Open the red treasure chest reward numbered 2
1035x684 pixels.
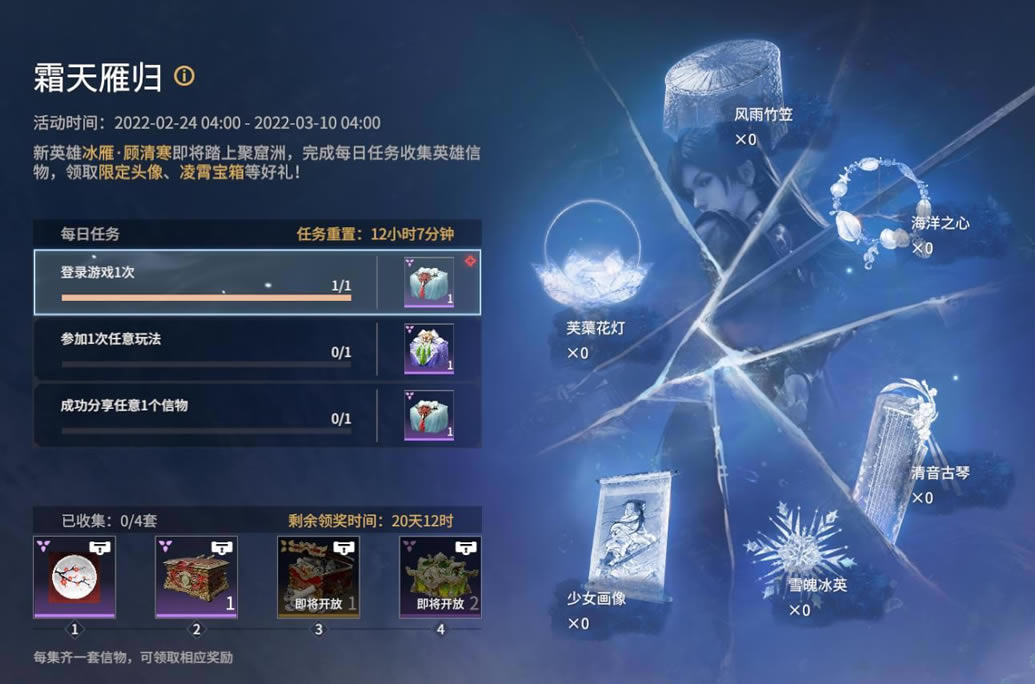pyautogui.click(x=196, y=577)
